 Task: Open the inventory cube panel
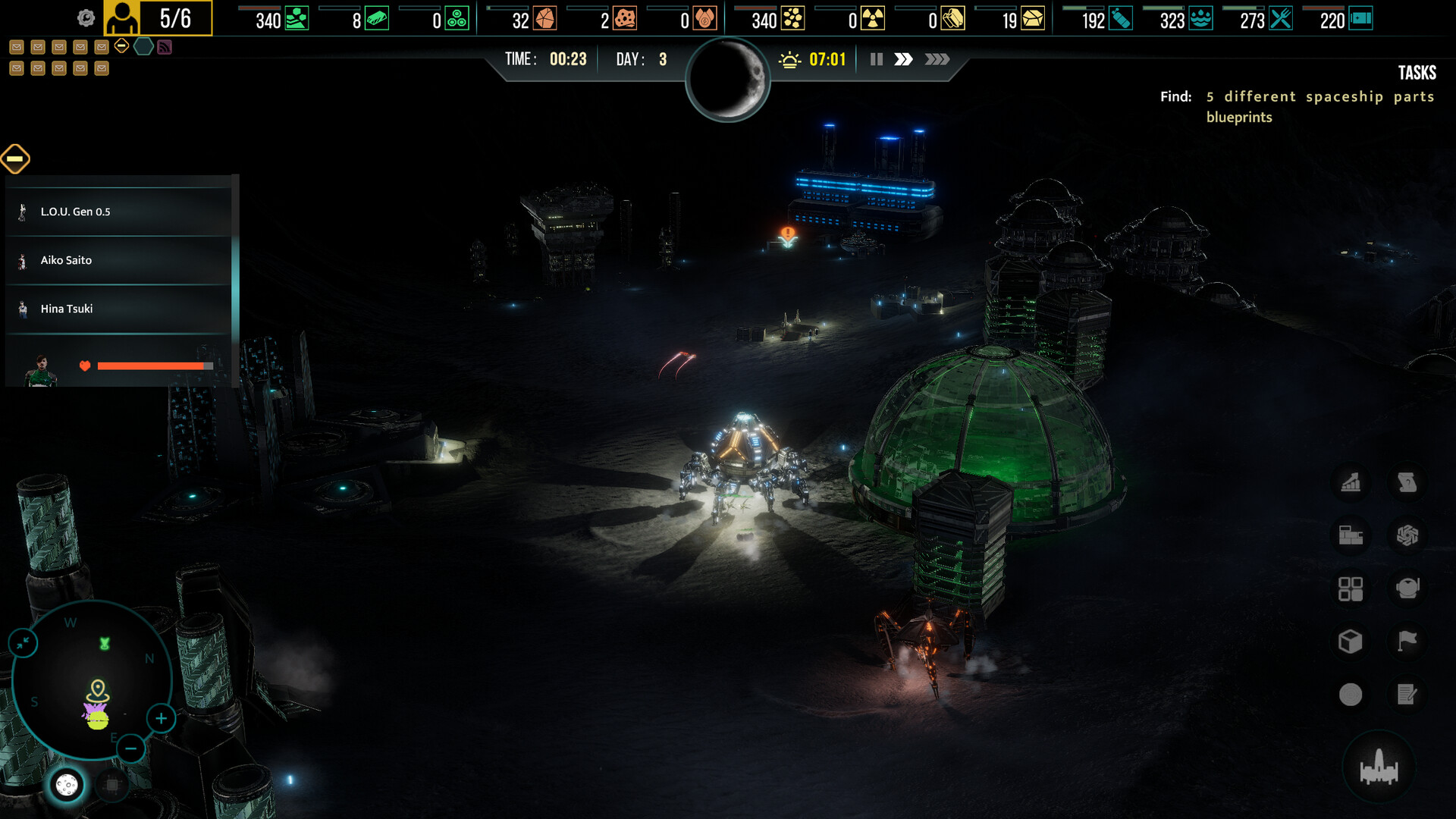[1351, 641]
